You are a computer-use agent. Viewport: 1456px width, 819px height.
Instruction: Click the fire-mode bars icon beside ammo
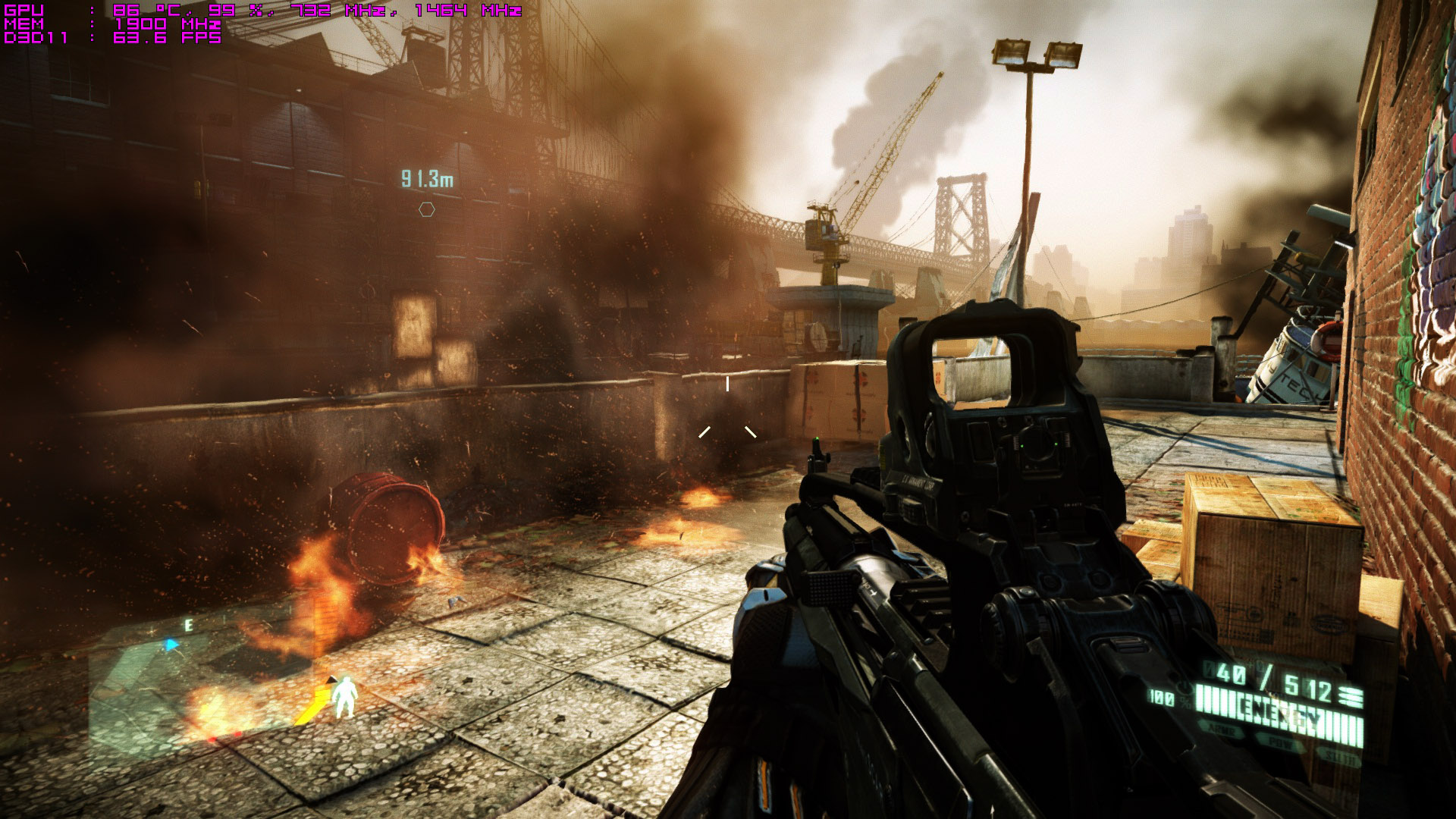pos(1351,695)
